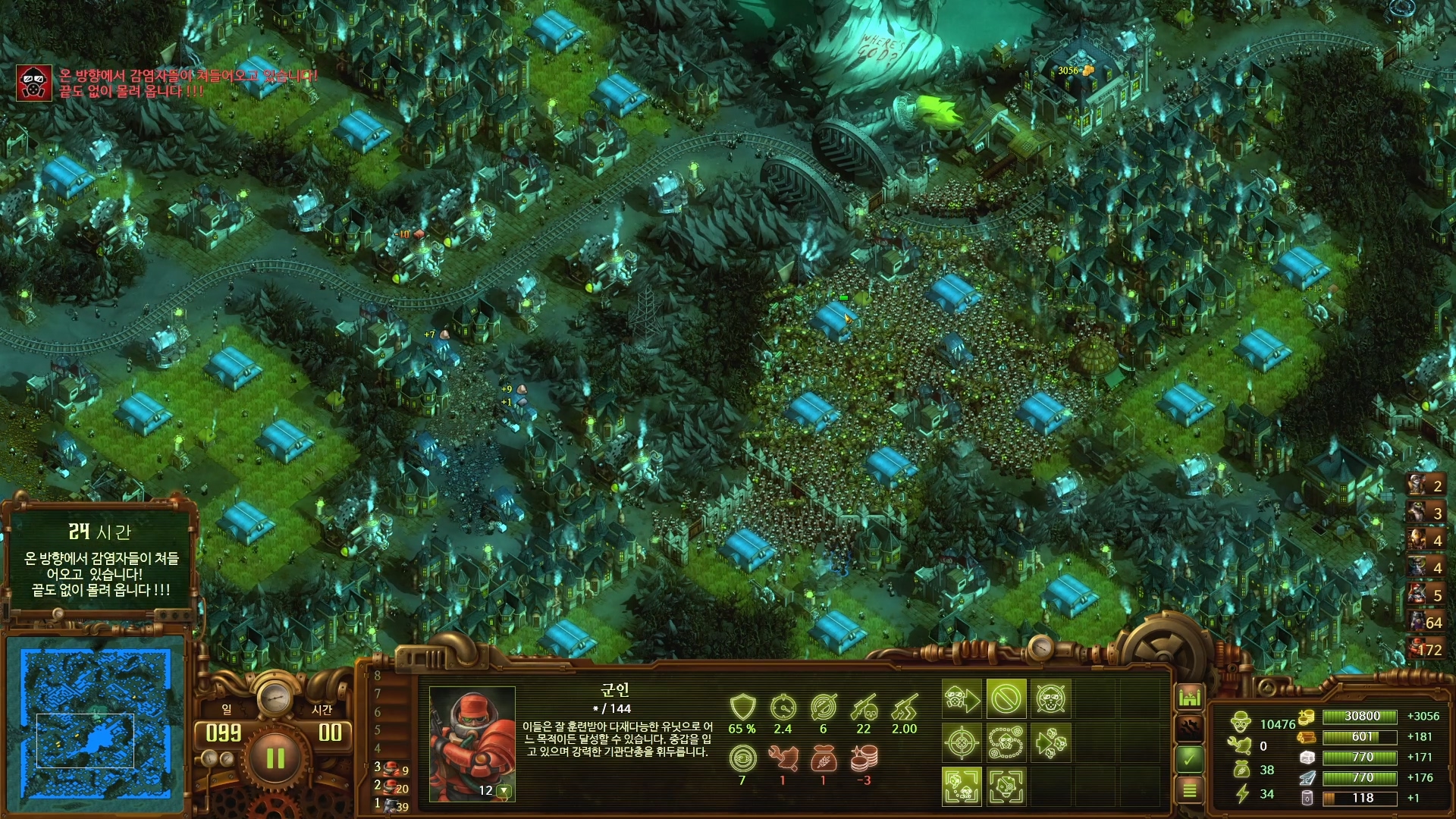Select control group 1 with thirty-nine units

[x=393, y=805]
